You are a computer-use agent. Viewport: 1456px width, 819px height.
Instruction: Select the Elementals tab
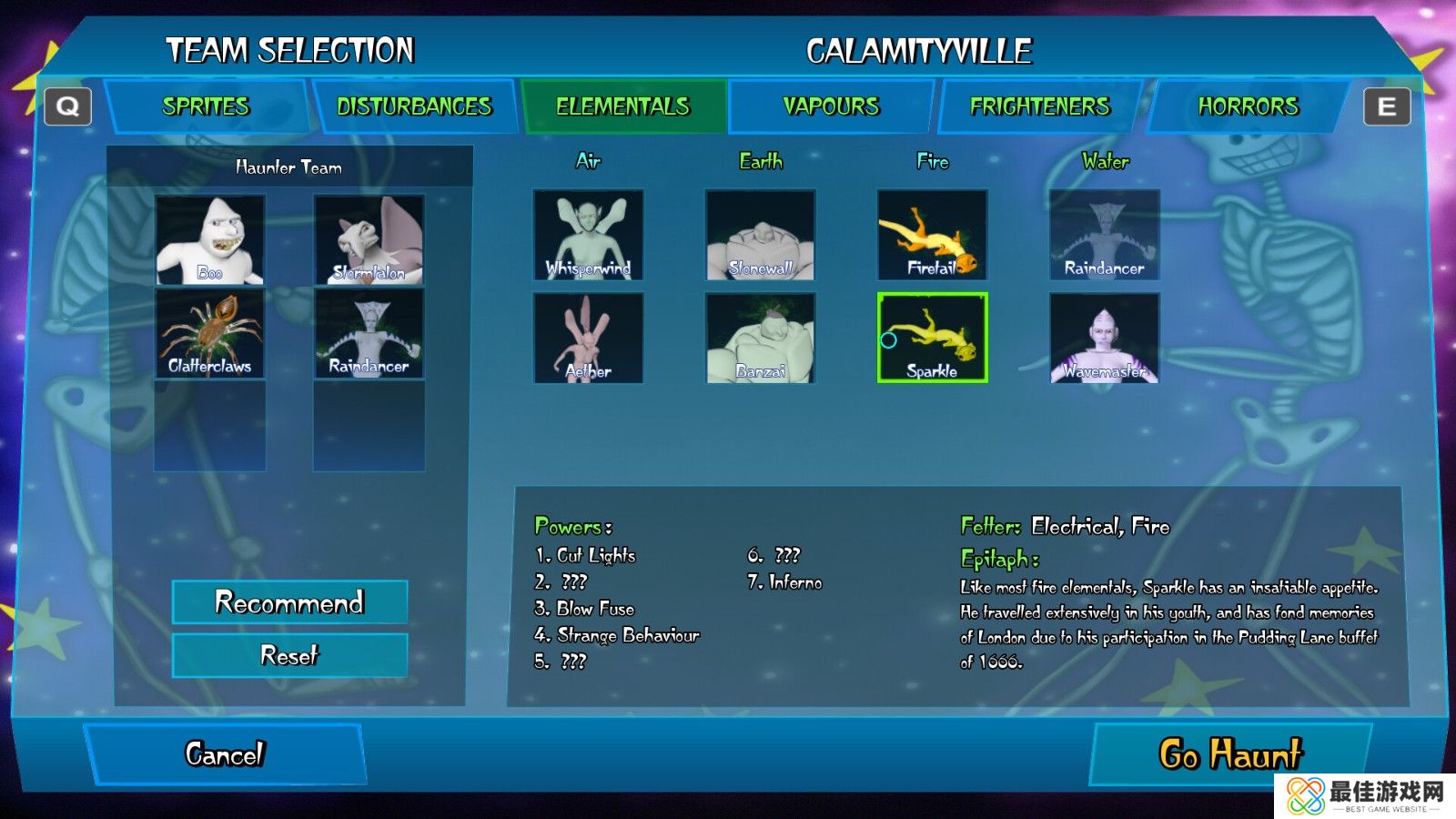pos(623,106)
